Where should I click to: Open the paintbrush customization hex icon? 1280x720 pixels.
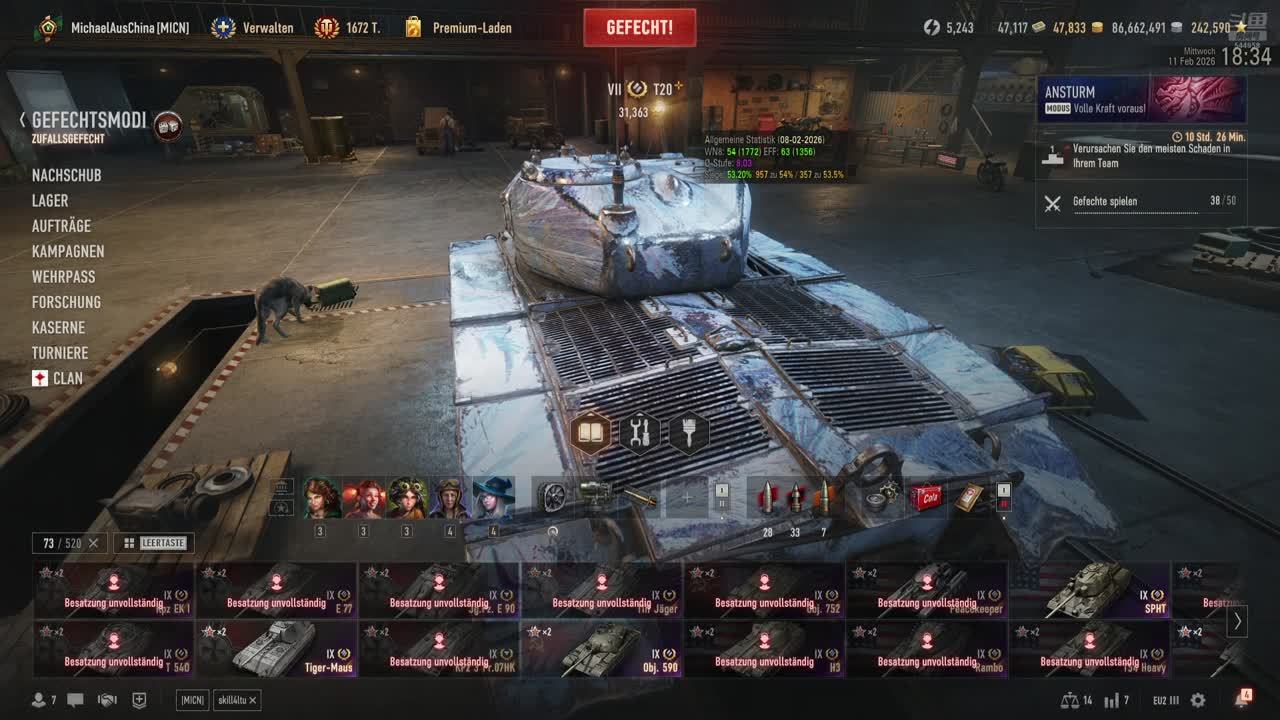(x=689, y=433)
